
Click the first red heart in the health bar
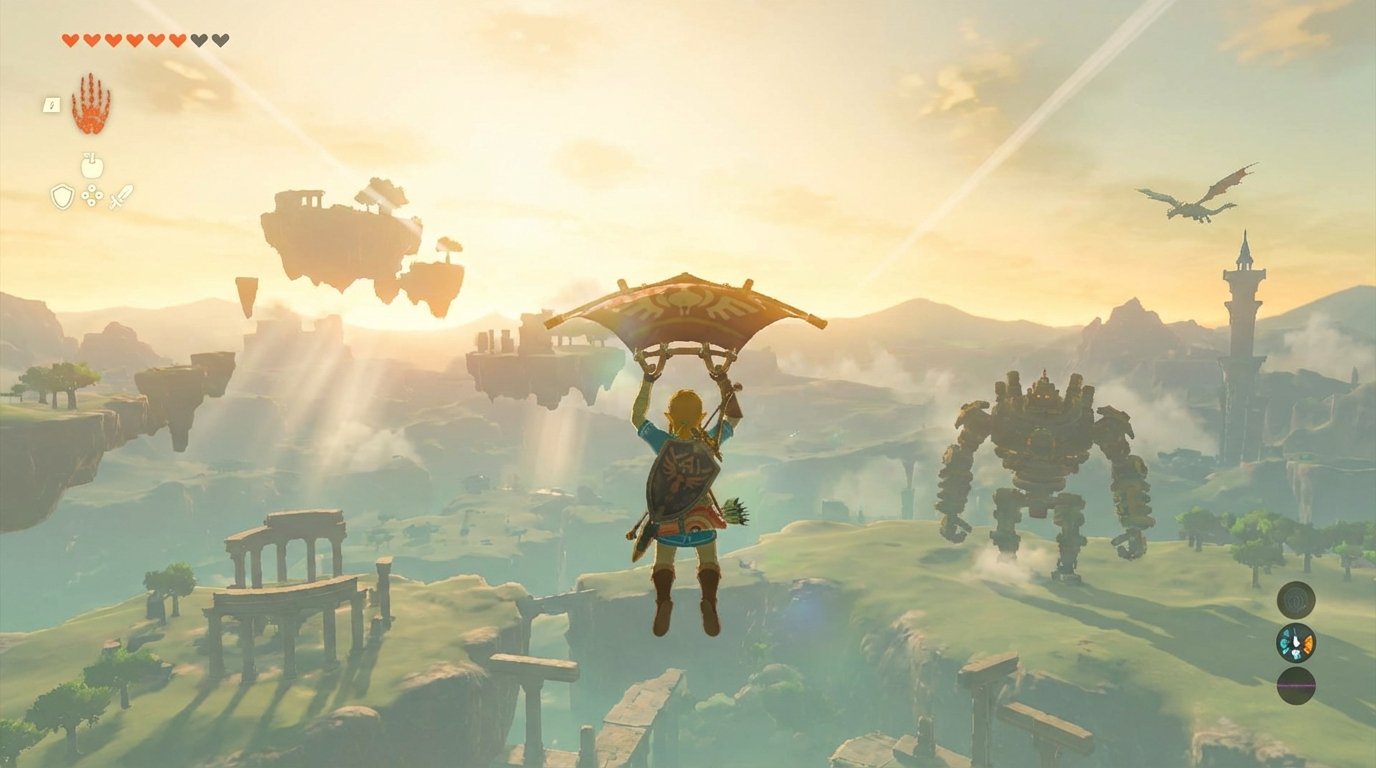point(70,39)
